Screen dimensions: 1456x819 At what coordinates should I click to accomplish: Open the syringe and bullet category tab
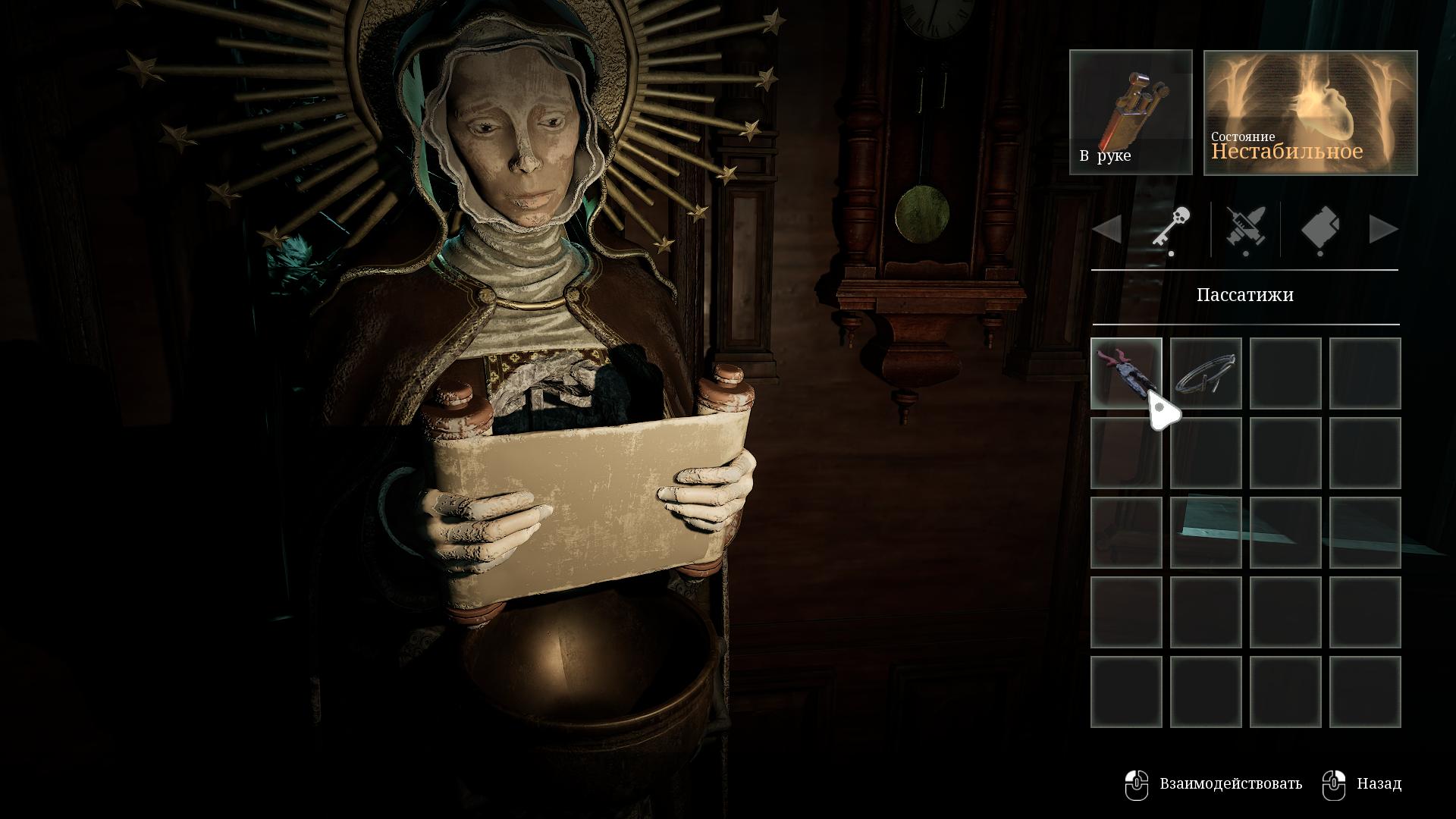1245,228
